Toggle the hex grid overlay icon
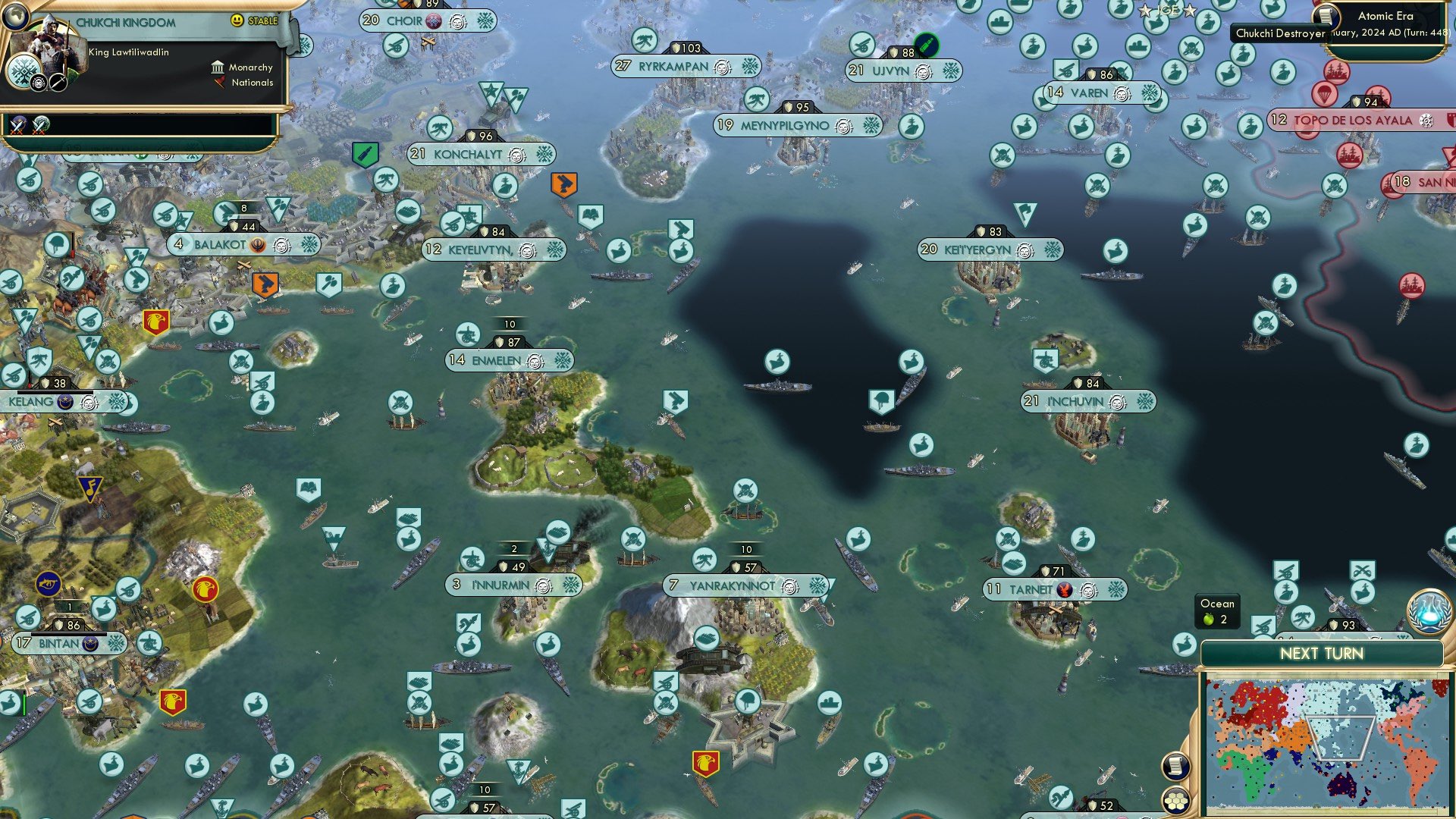This screenshot has width=1456, height=819. pos(1175,798)
